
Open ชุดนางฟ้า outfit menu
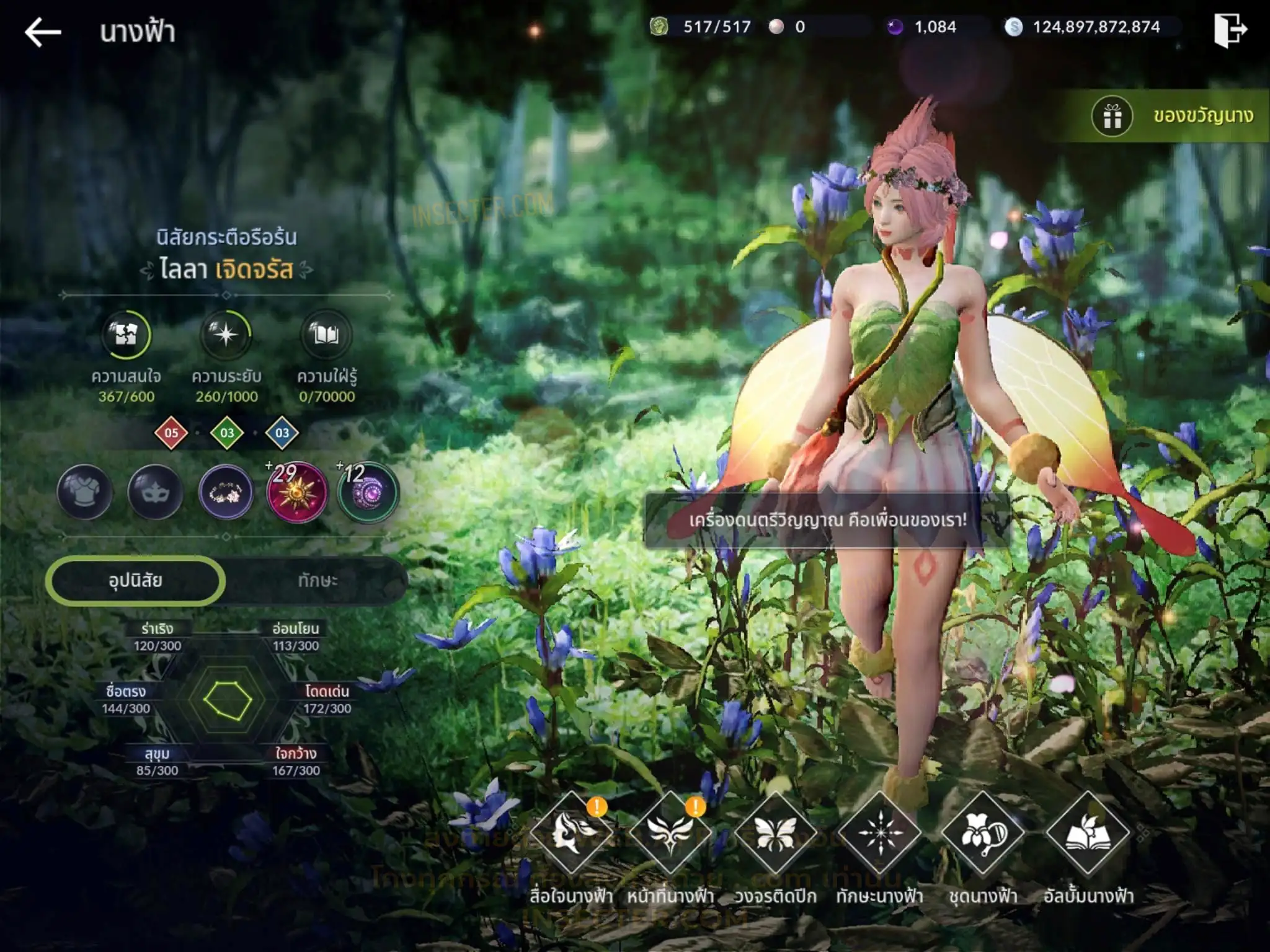pyautogui.click(x=983, y=834)
